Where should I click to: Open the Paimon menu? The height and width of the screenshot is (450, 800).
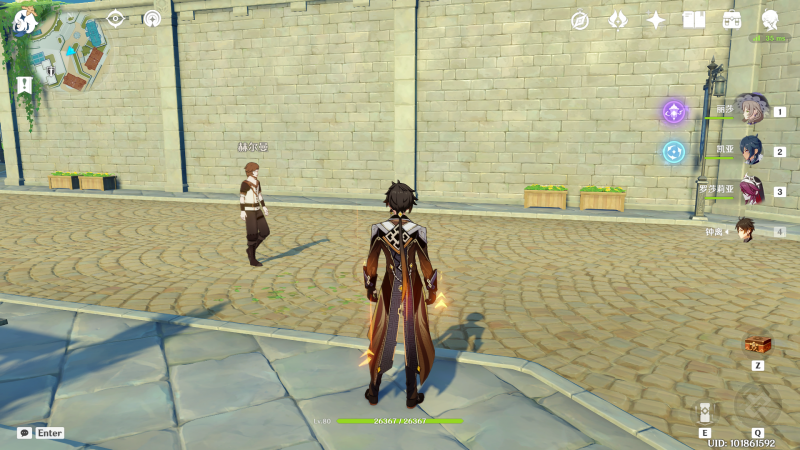pos(25,21)
